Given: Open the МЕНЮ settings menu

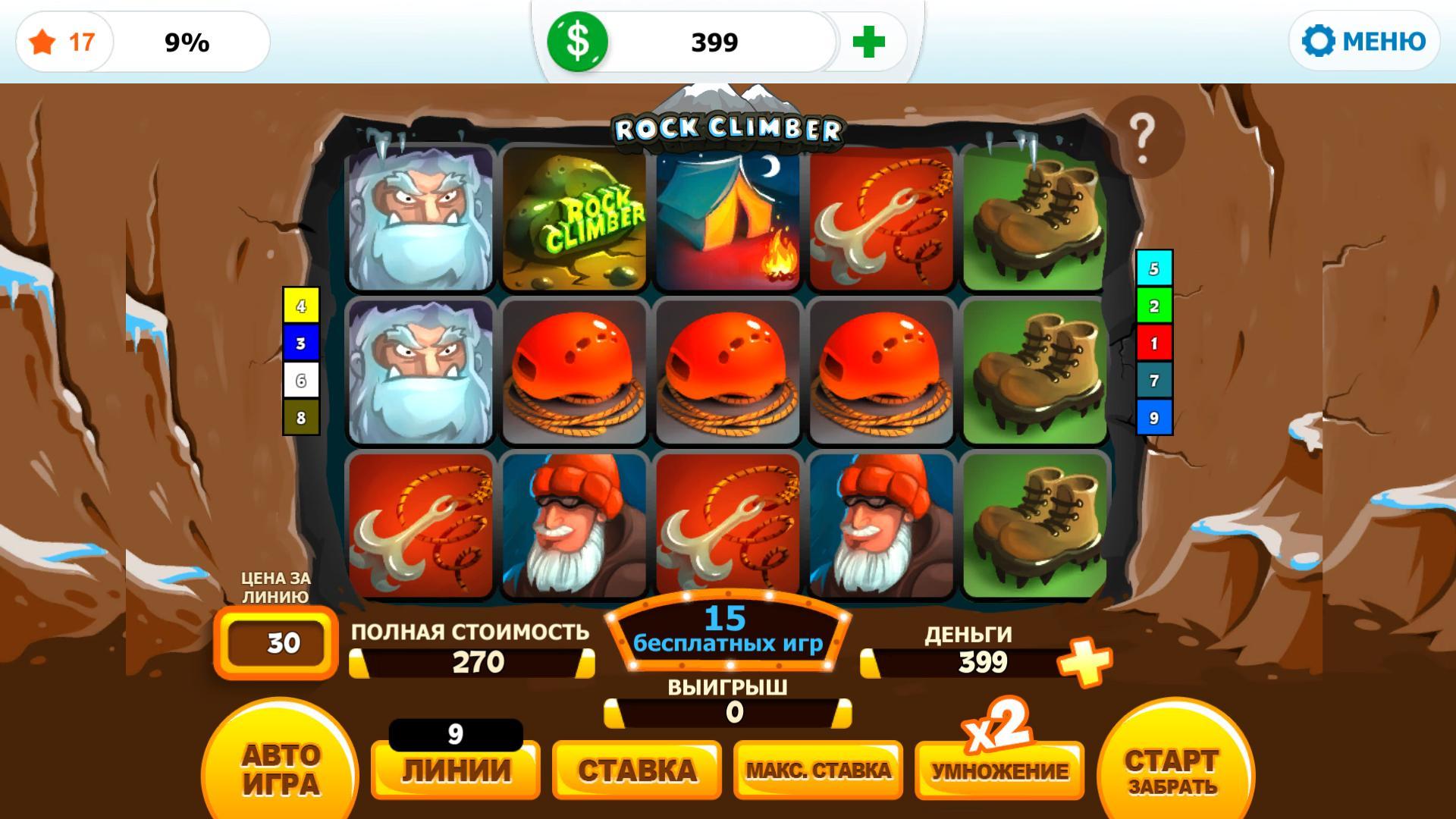Looking at the screenshot, I should tap(1364, 41).
